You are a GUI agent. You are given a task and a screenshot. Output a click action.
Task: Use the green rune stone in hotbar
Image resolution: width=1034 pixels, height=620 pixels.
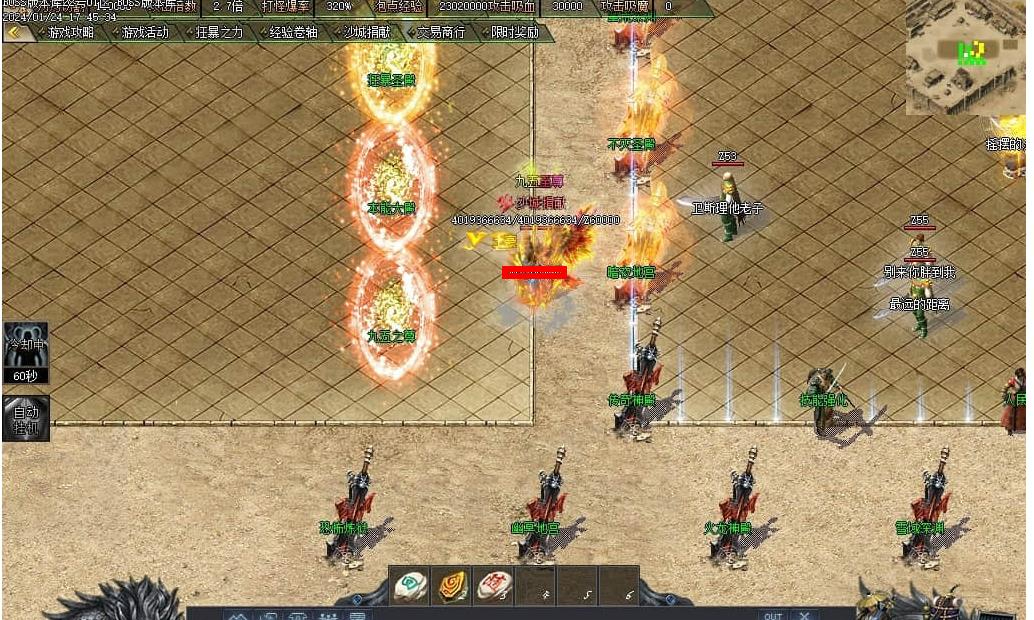pos(410,585)
